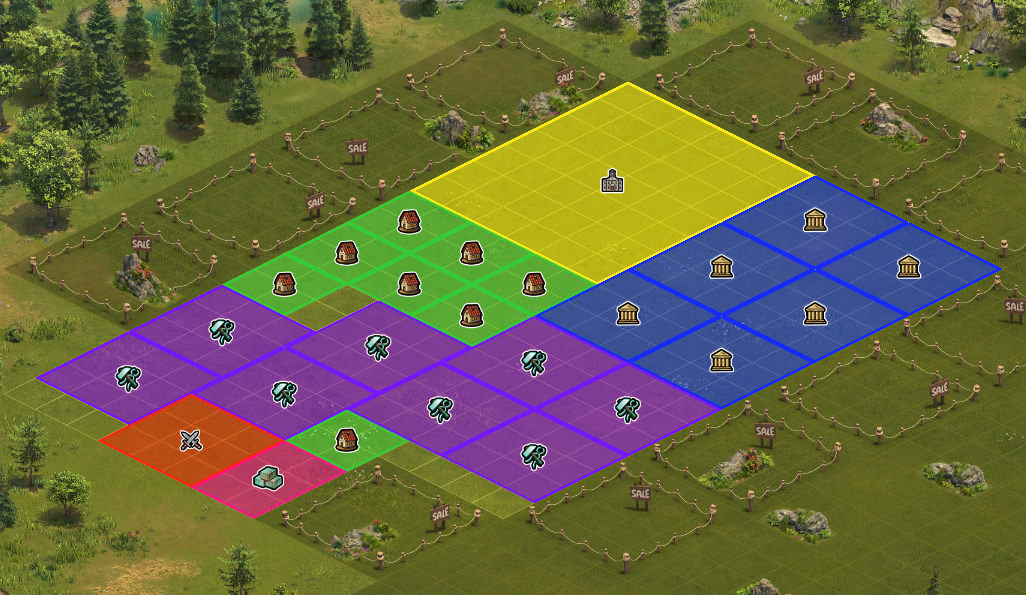Choose the orange crossed-swords military tile
The height and width of the screenshot is (595, 1026).
pyautogui.click(x=191, y=440)
